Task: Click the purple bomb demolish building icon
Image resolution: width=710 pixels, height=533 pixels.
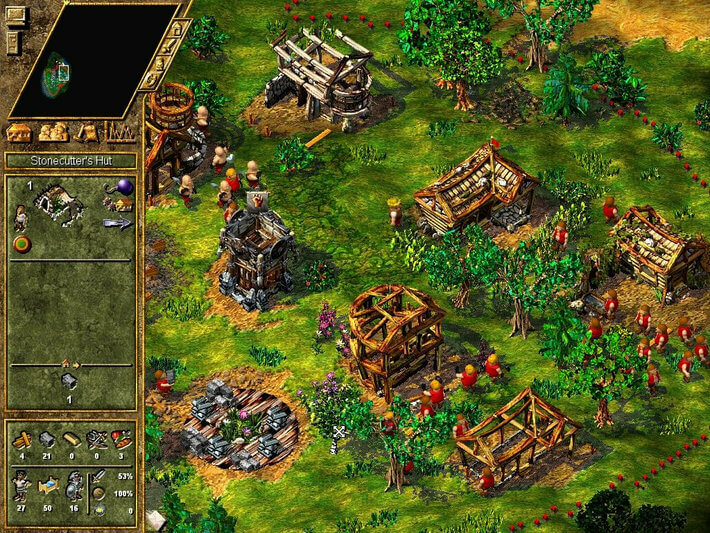Action: tap(125, 186)
